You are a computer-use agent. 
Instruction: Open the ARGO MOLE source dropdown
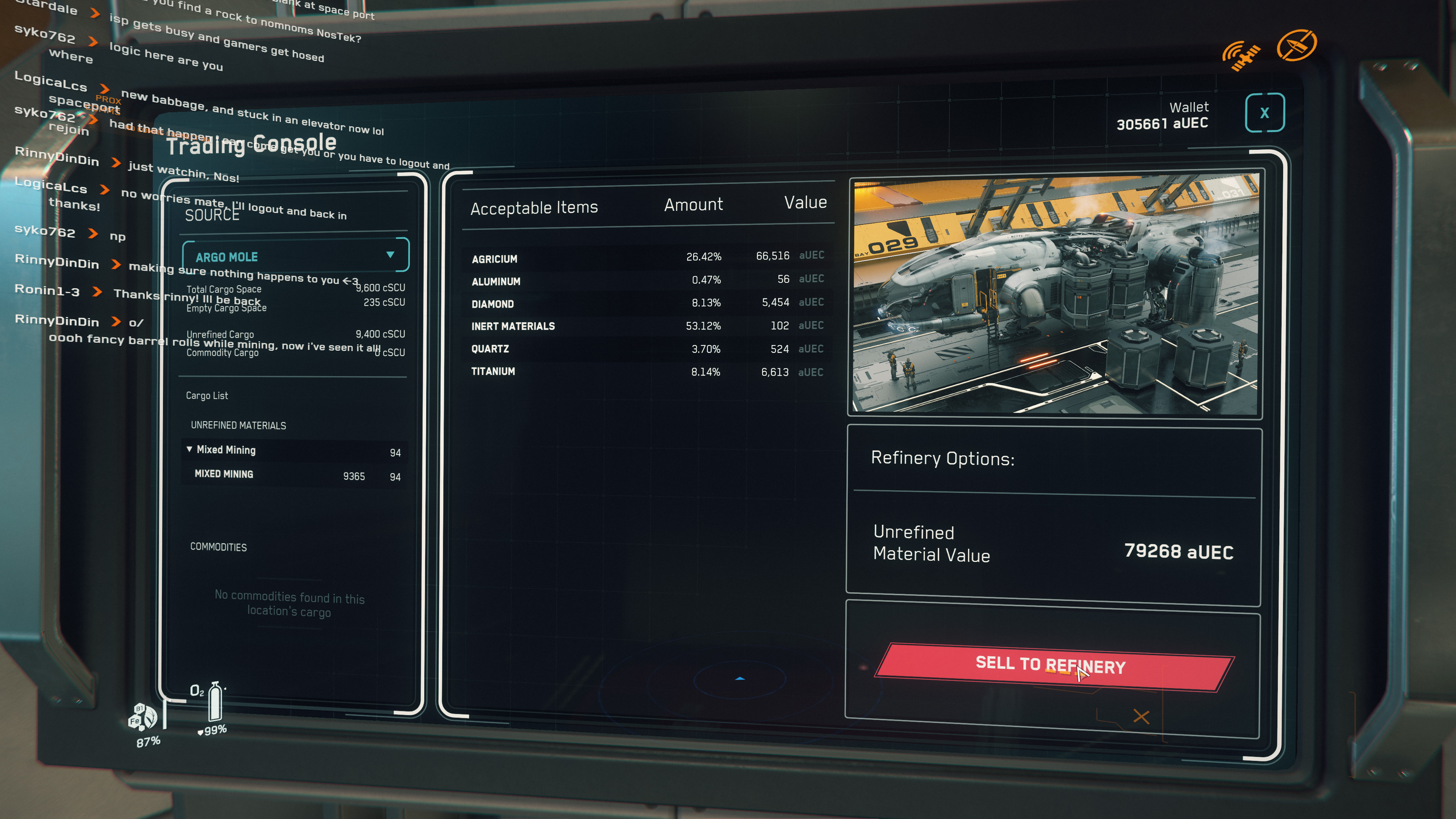tap(295, 256)
